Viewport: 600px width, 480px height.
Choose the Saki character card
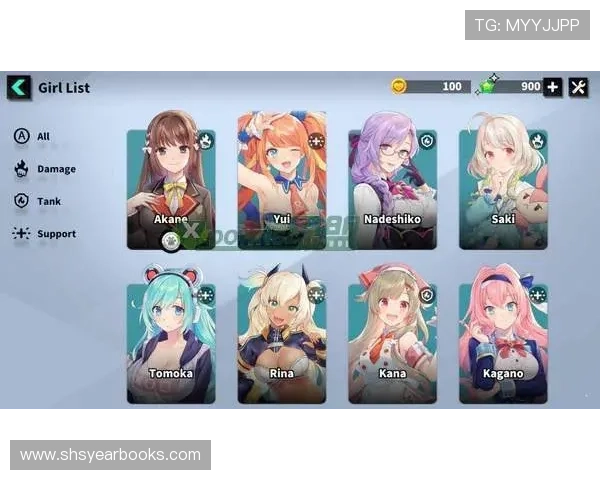[x=503, y=185]
